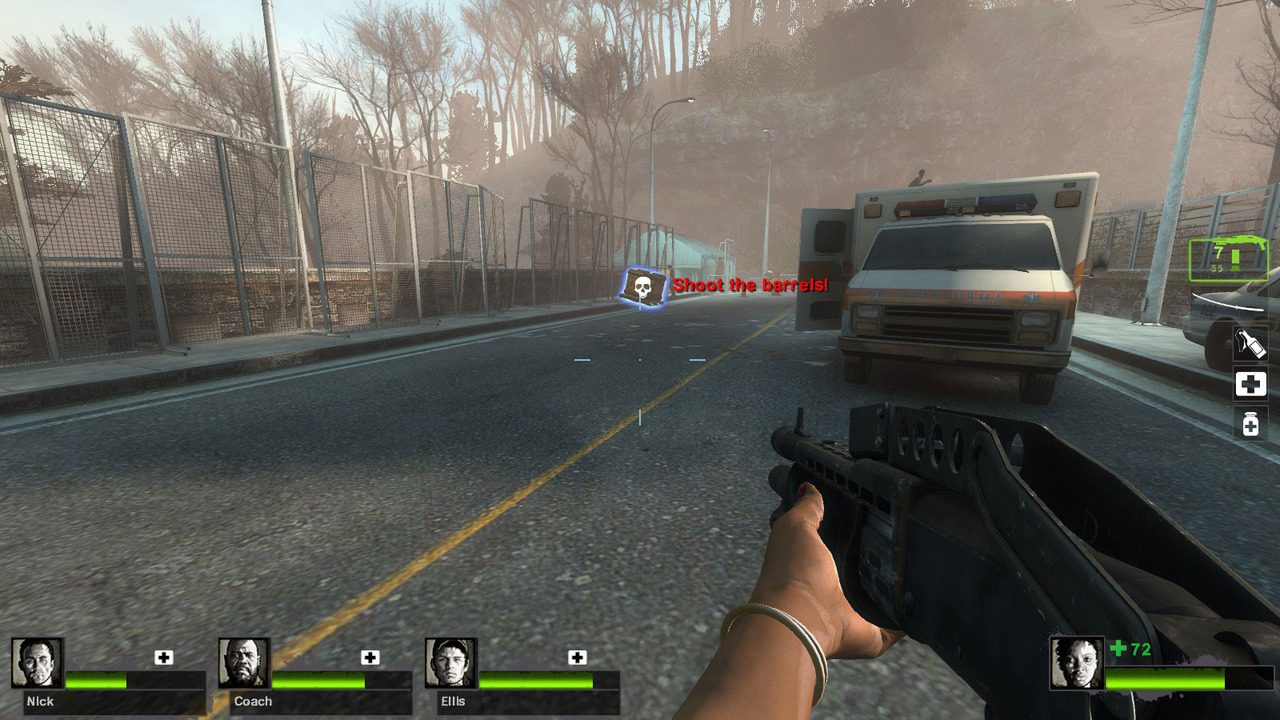This screenshot has width=1280, height=720.
Task: Switch to the Molotov throwable slot
Action: click(1250, 343)
